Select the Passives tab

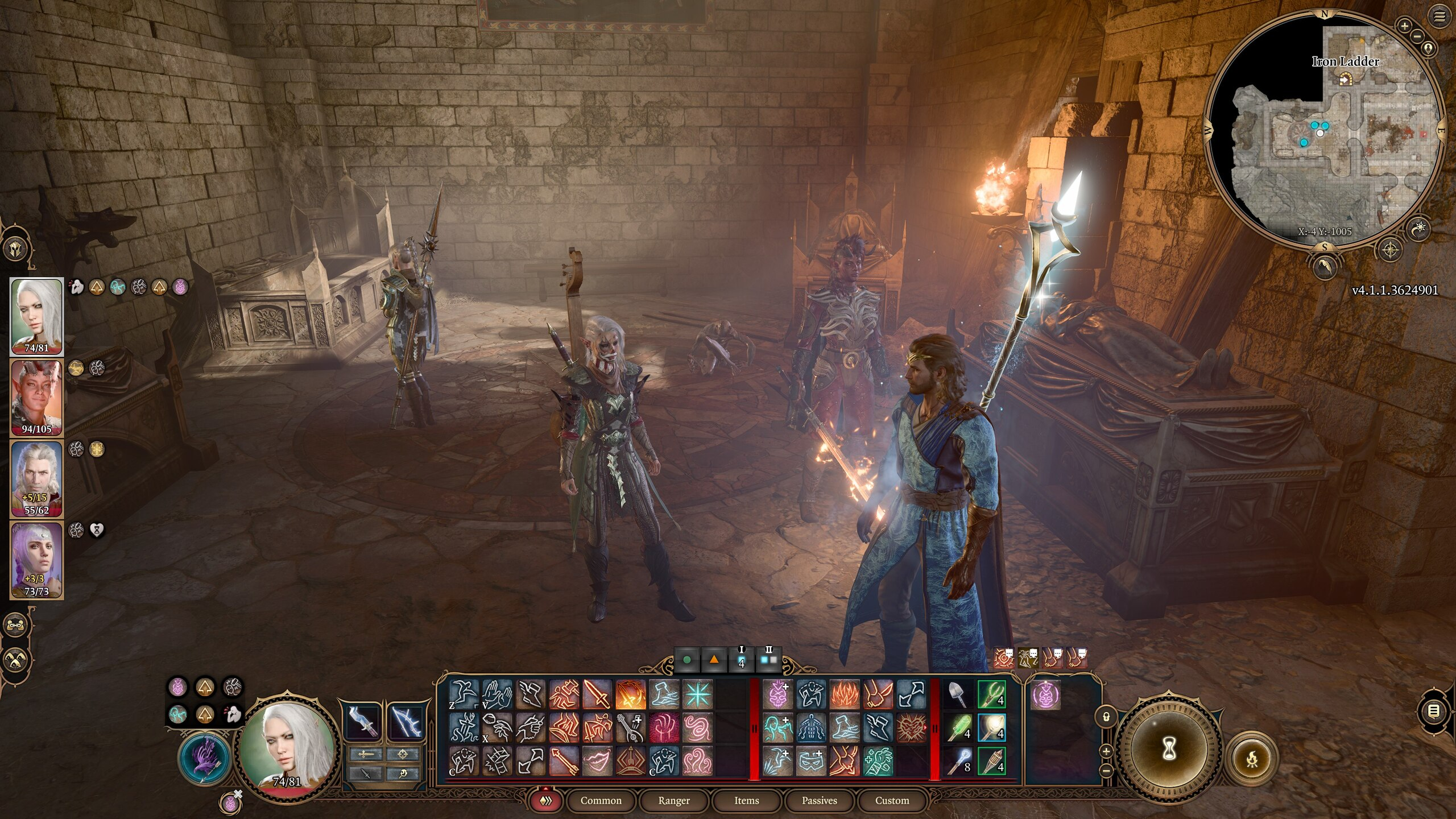[819, 800]
